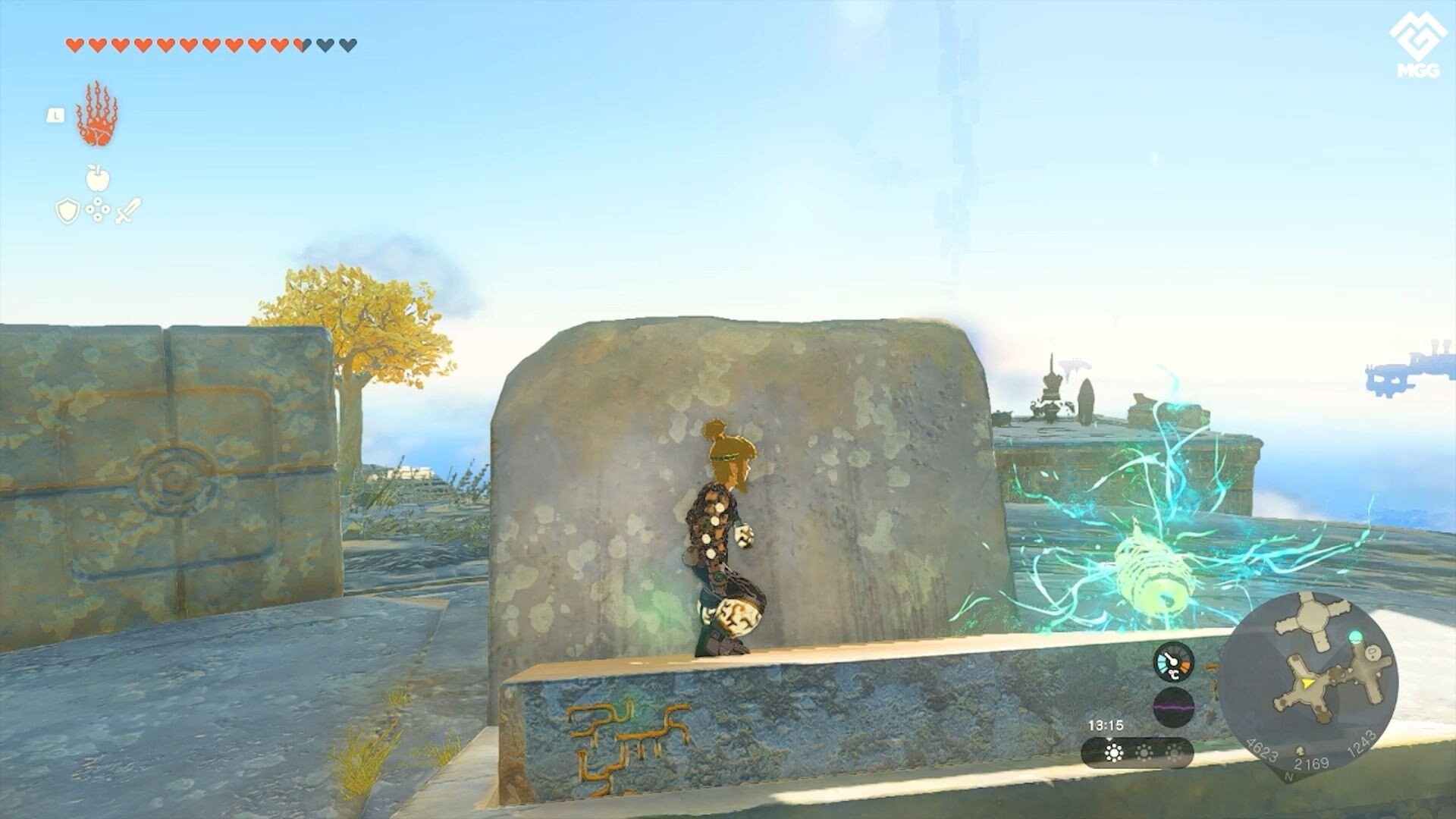Click the yellow player arrow on the minimap
This screenshot has width=1456, height=819.
(x=1307, y=683)
